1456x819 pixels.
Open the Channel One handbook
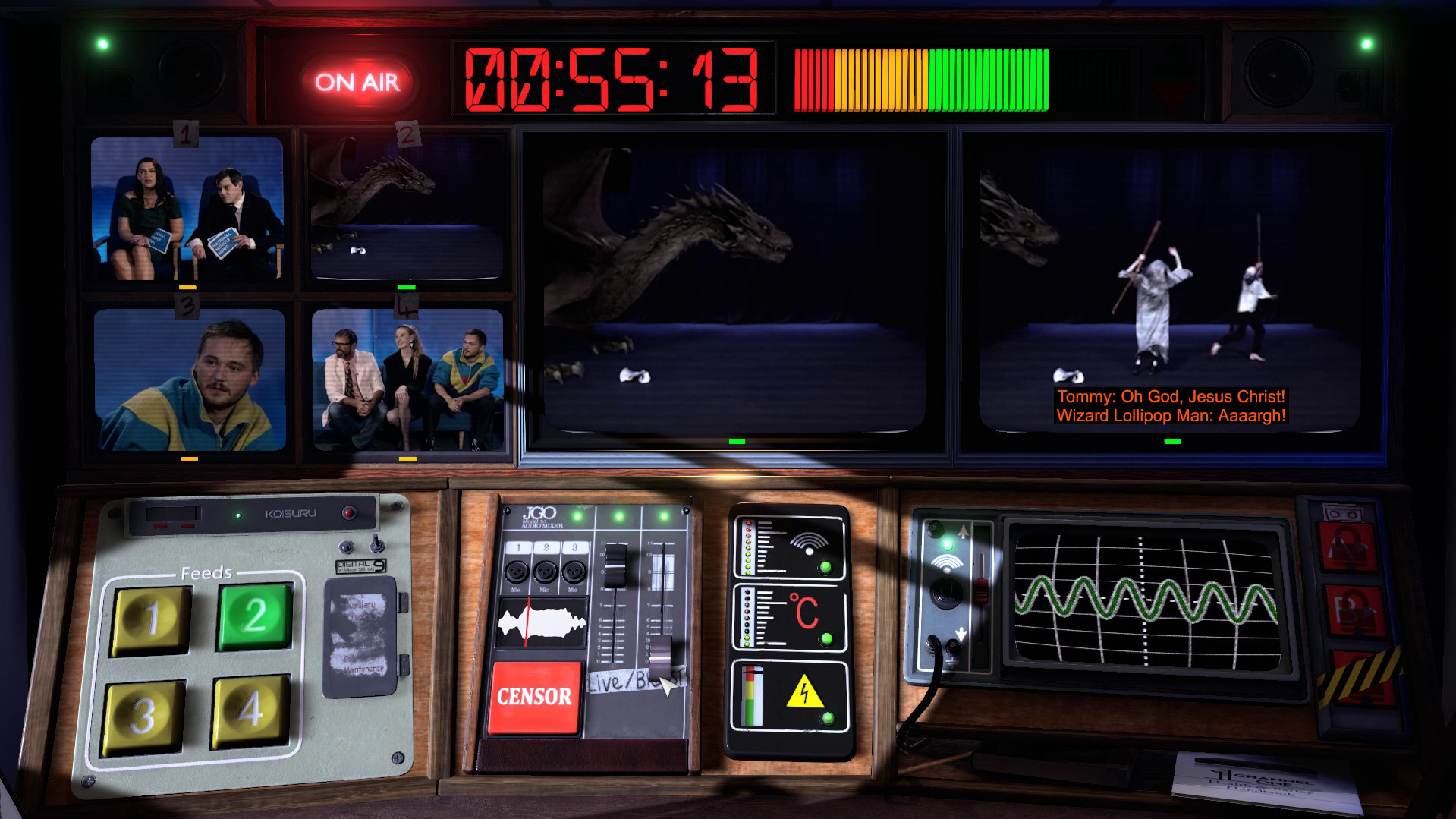(1263, 782)
